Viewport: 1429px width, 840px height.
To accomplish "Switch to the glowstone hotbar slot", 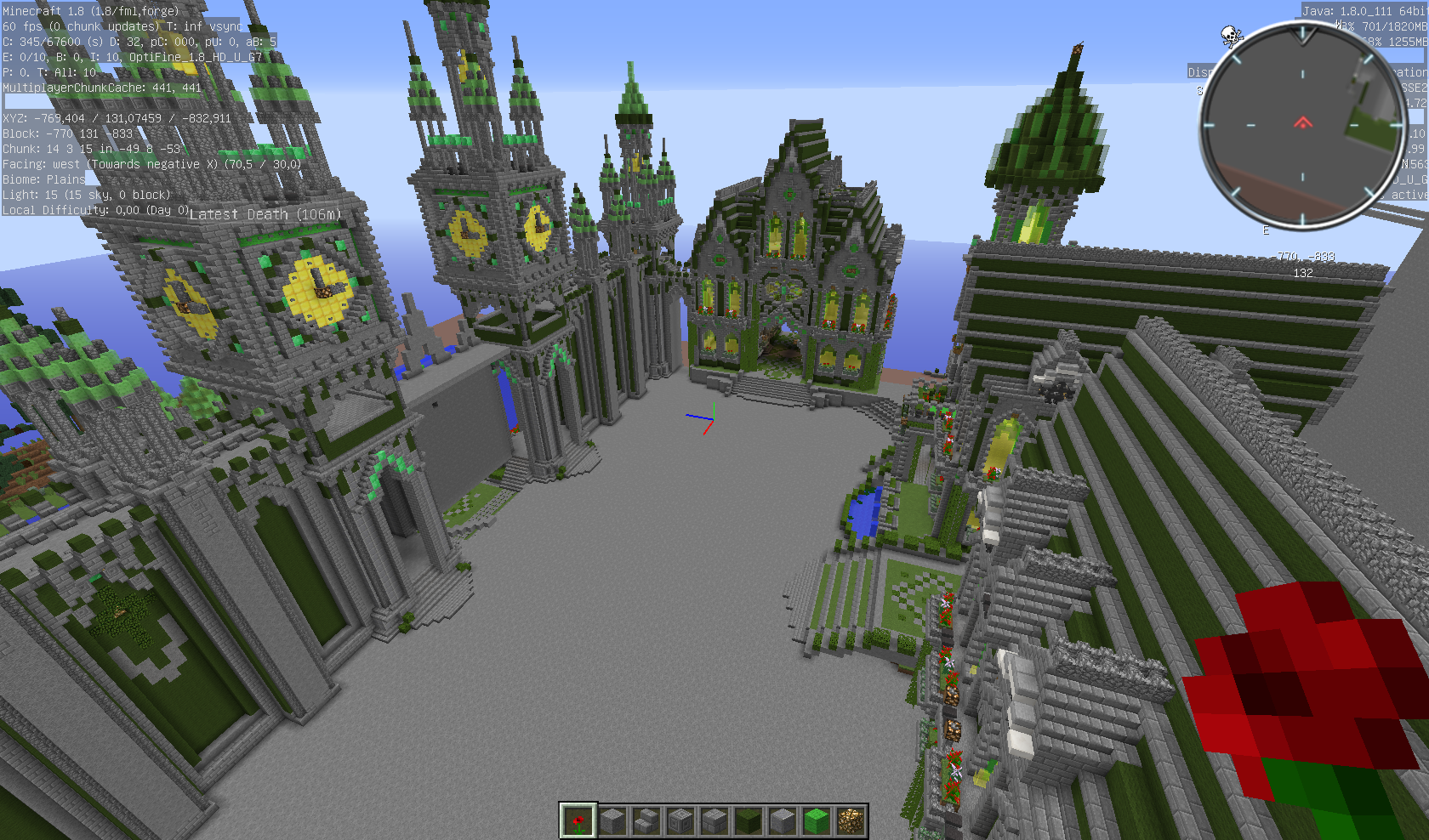I will tap(850, 820).
